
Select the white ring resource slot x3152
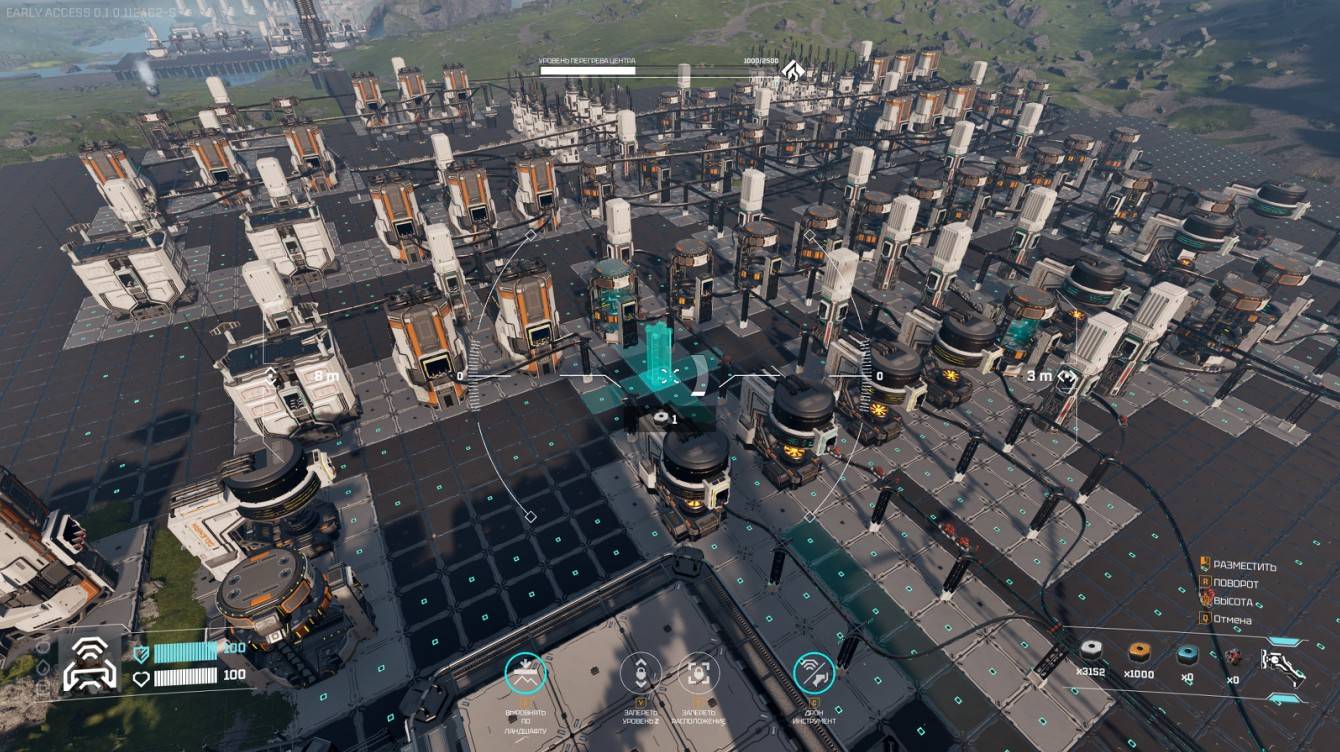point(1090,651)
